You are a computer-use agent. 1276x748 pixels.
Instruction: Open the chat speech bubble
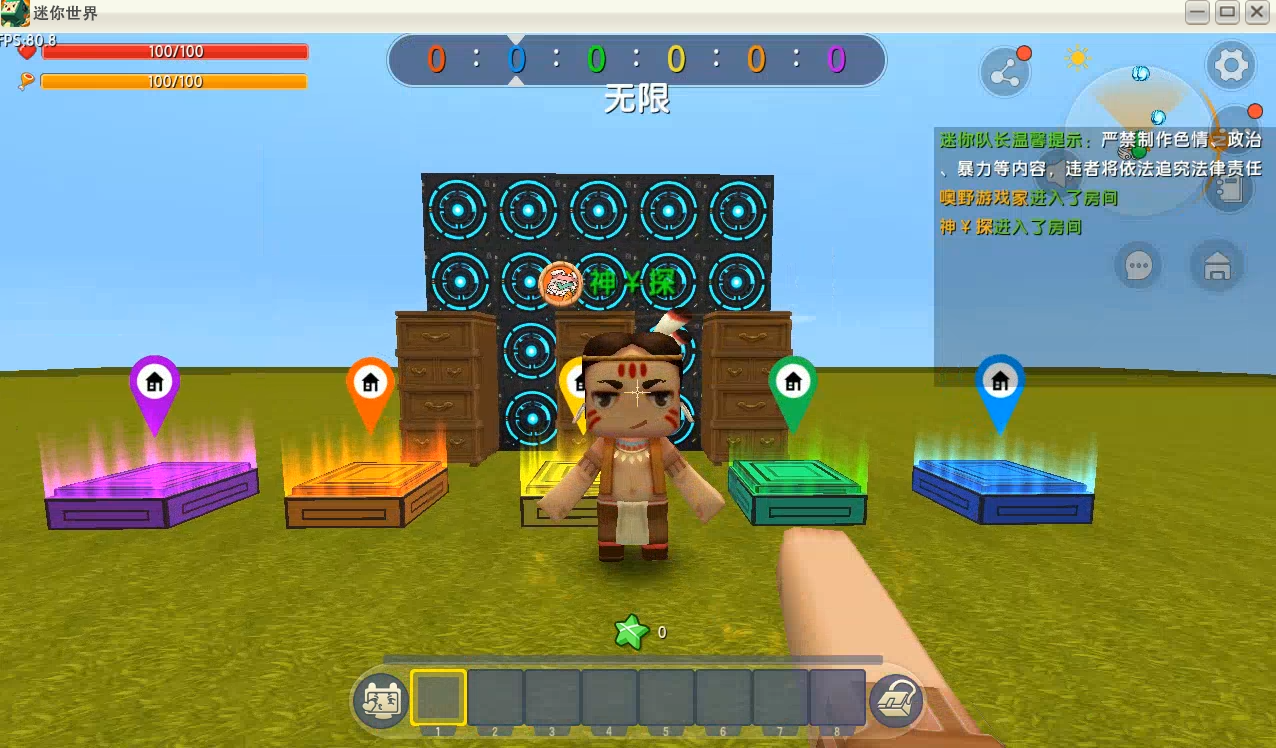(1138, 266)
